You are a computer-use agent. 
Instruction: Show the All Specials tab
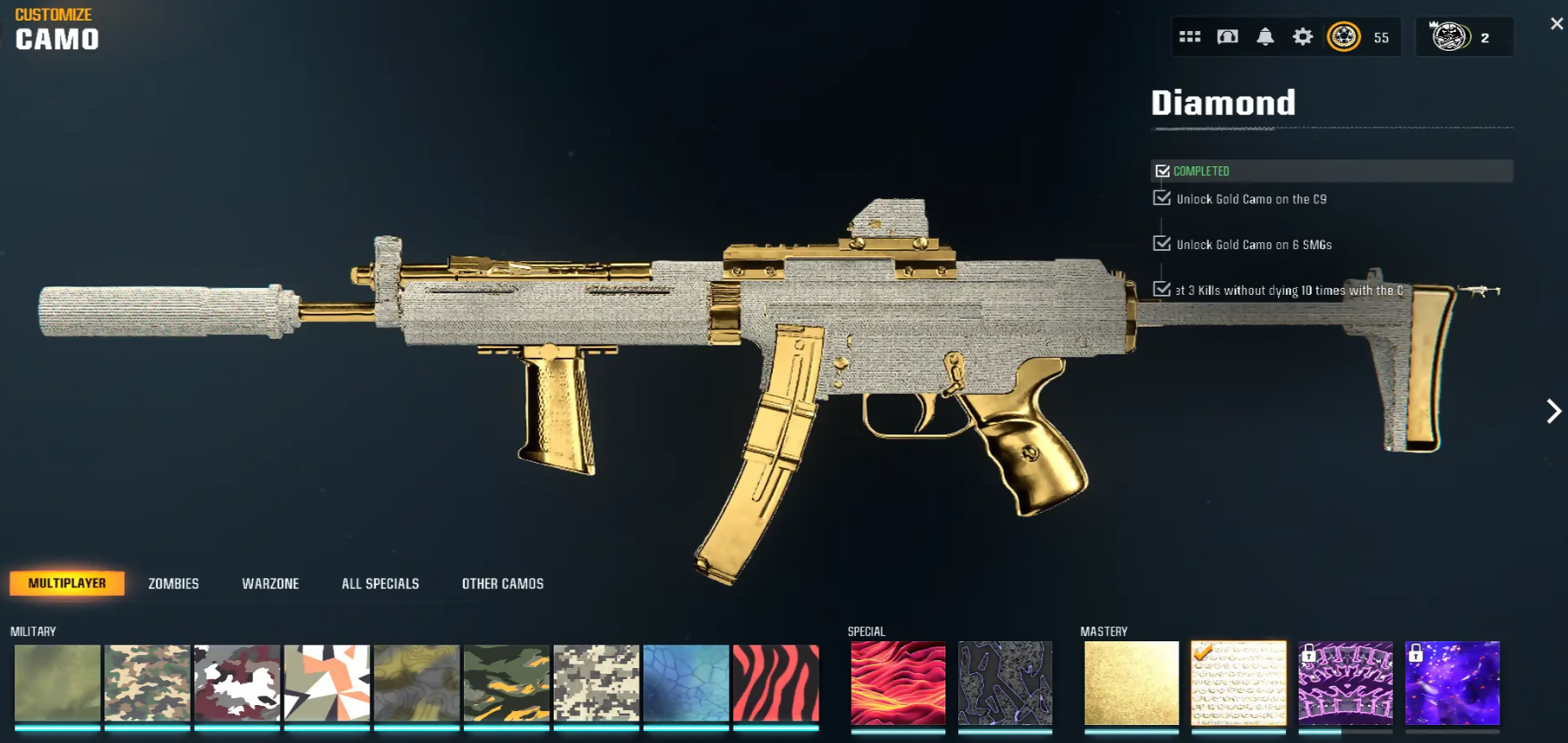point(380,584)
